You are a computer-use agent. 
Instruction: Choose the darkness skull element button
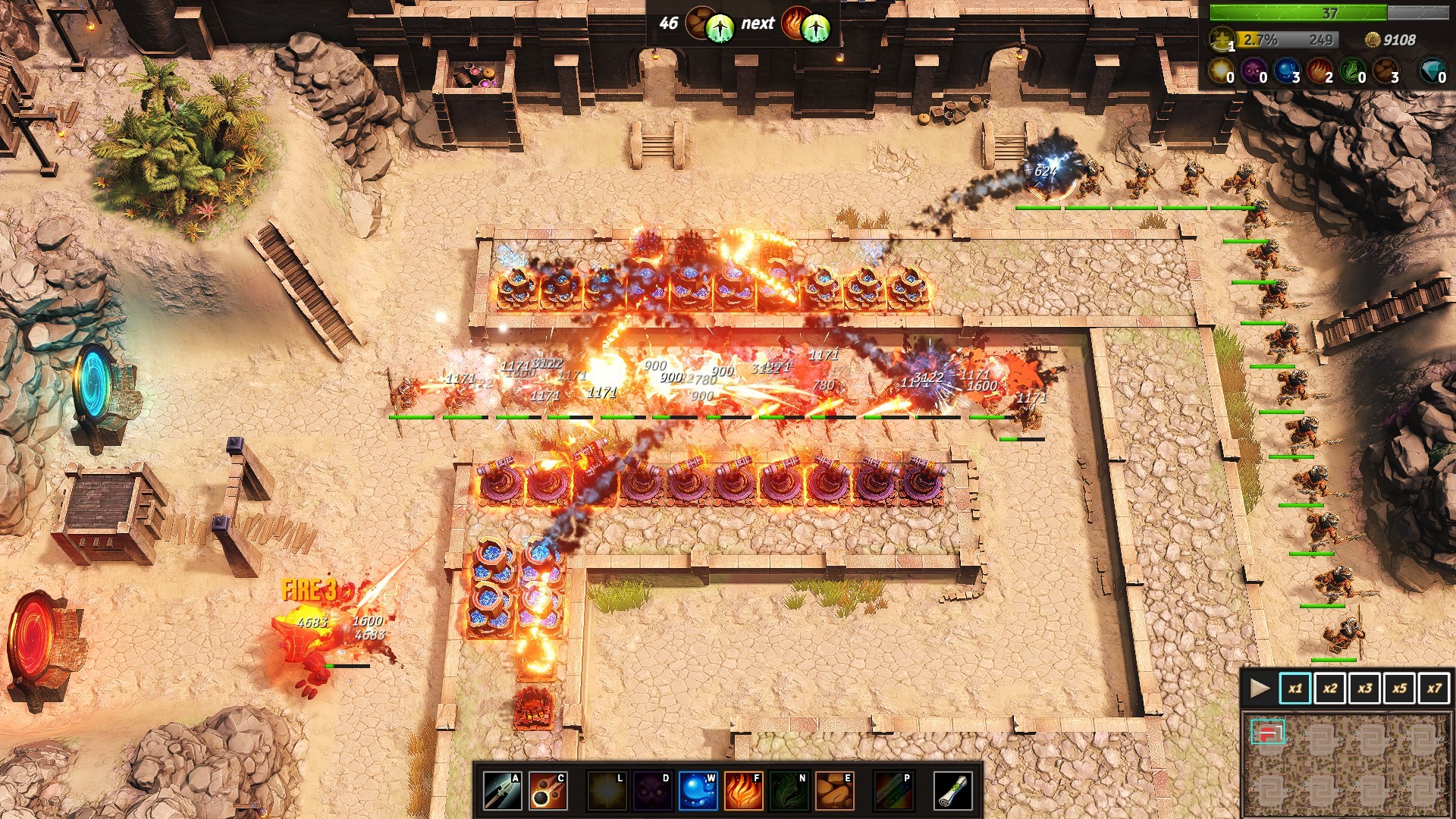pos(652,791)
